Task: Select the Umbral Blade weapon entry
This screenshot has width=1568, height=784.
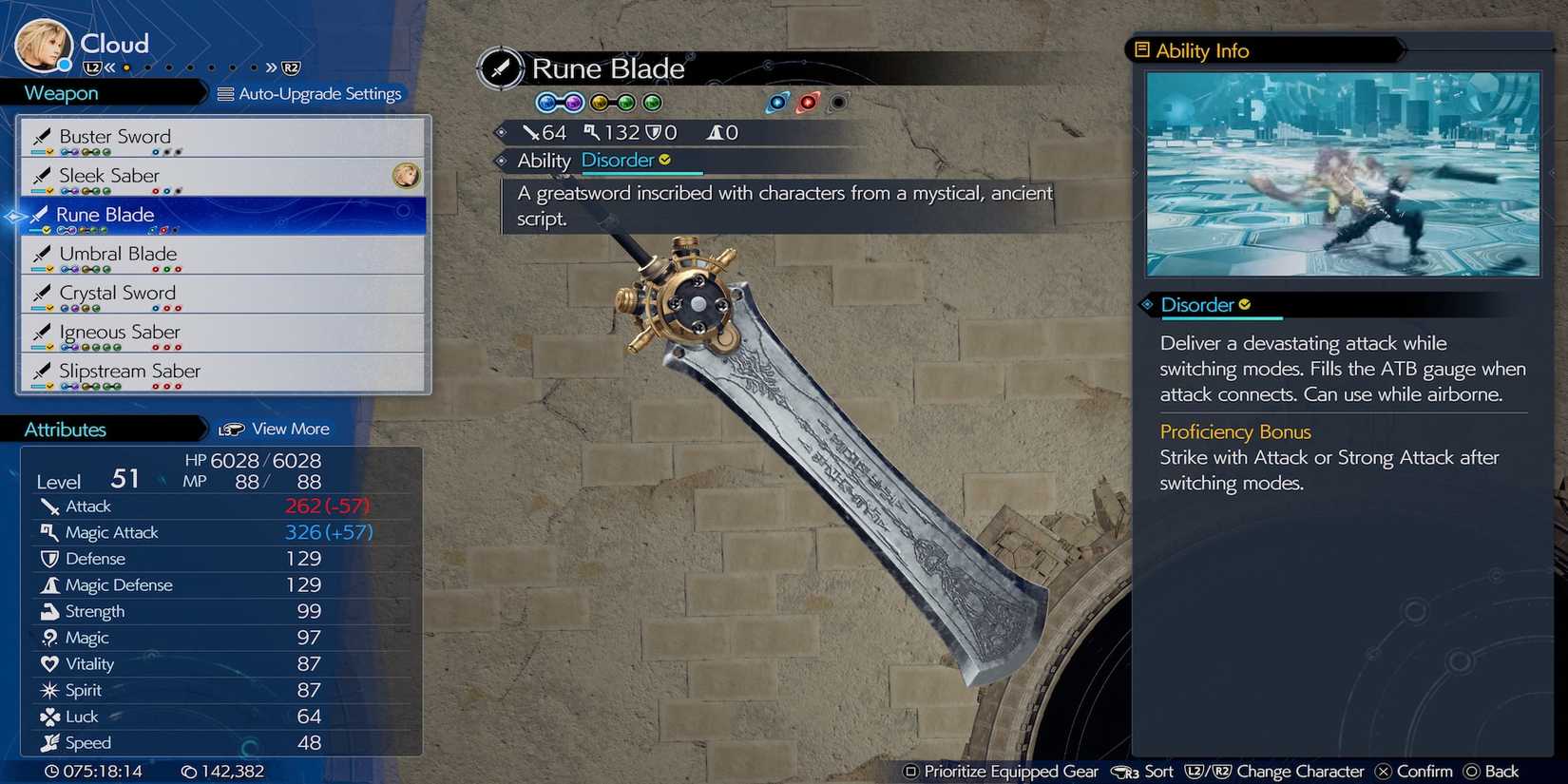Action: 117,254
